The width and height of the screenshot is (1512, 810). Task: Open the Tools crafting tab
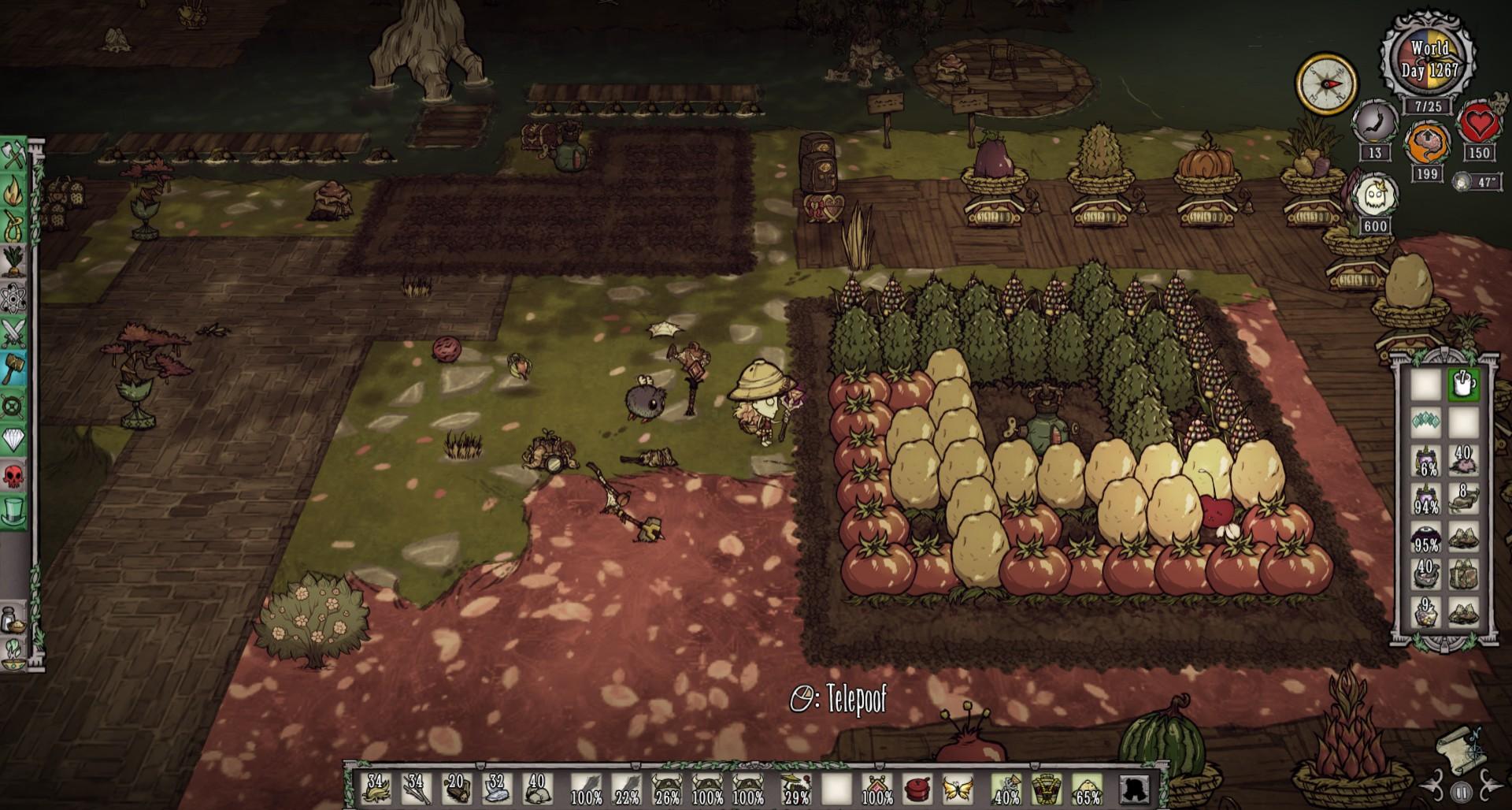(x=15, y=156)
